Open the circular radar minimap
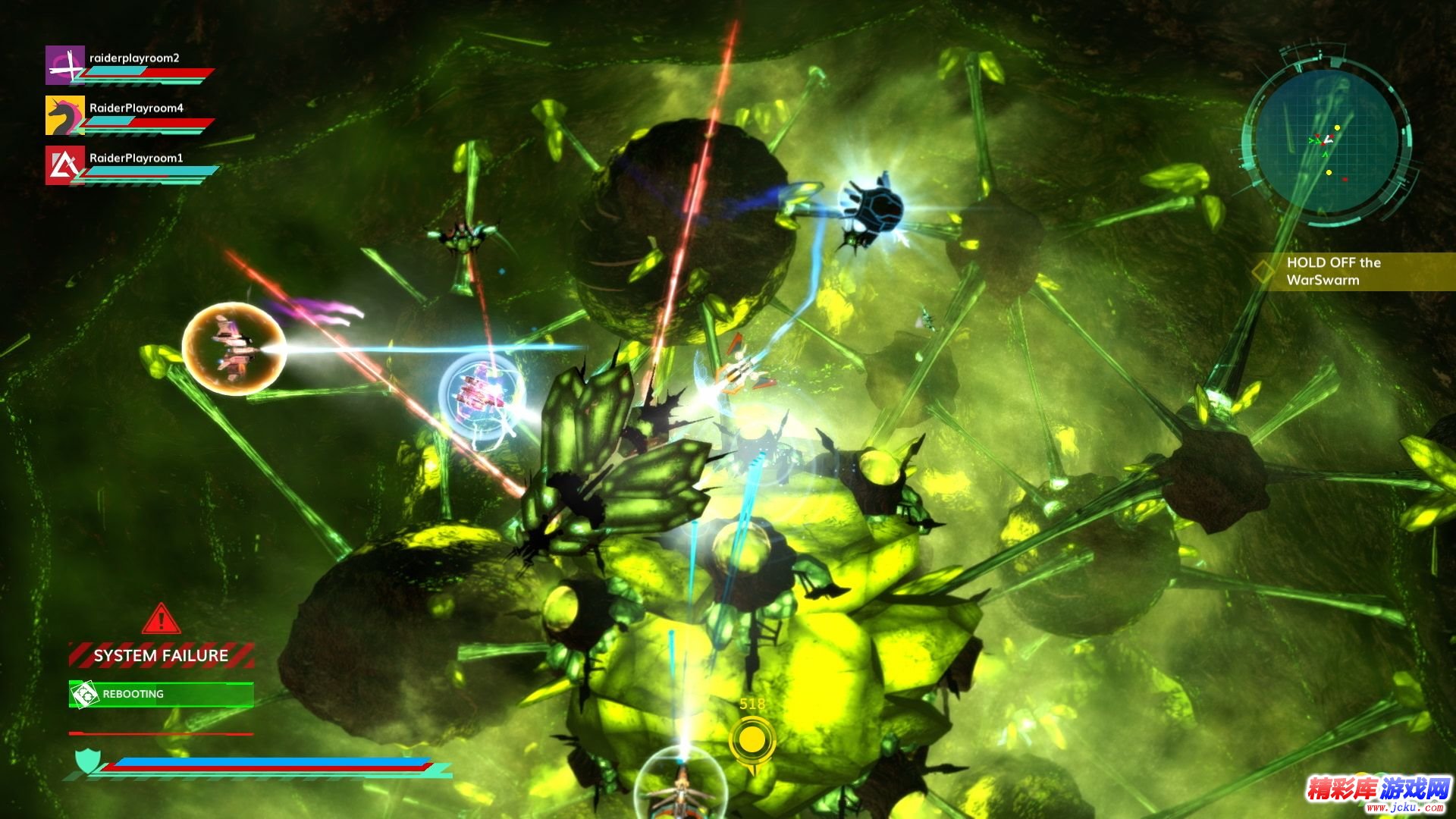1456x819 pixels. (1327, 142)
